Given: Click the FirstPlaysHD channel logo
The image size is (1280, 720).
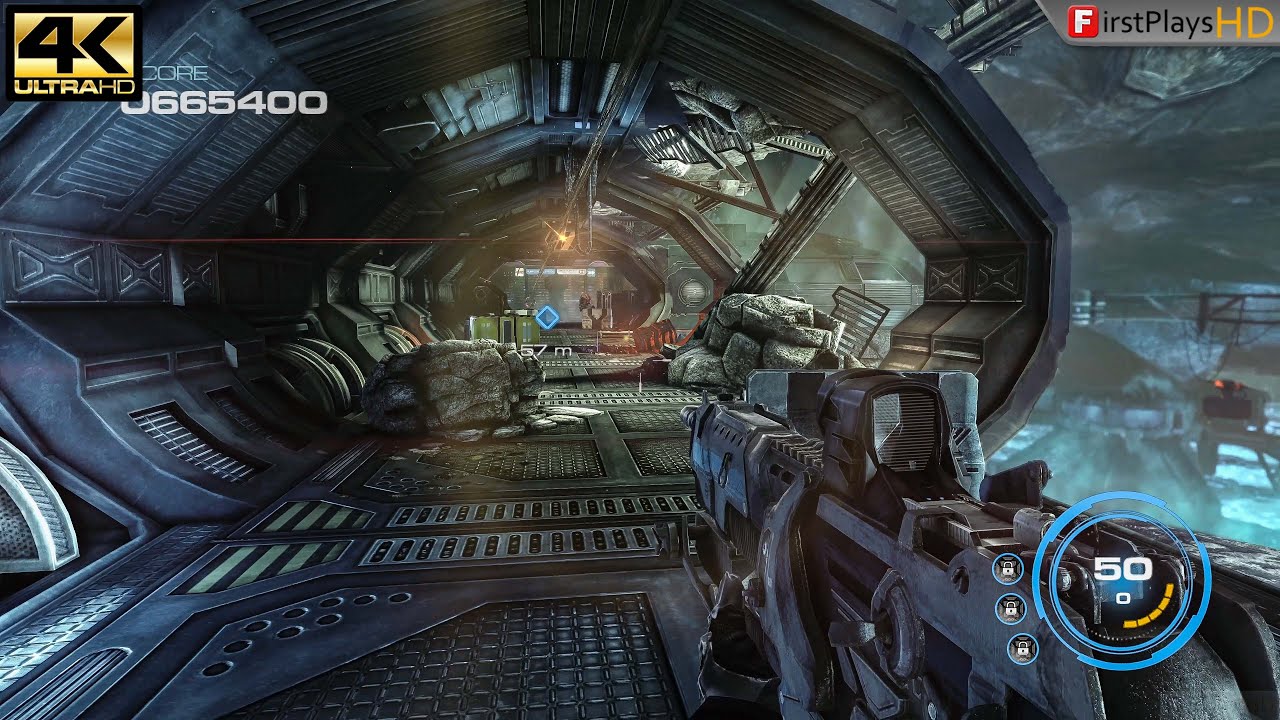Looking at the screenshot, I should coord(1168,22).
